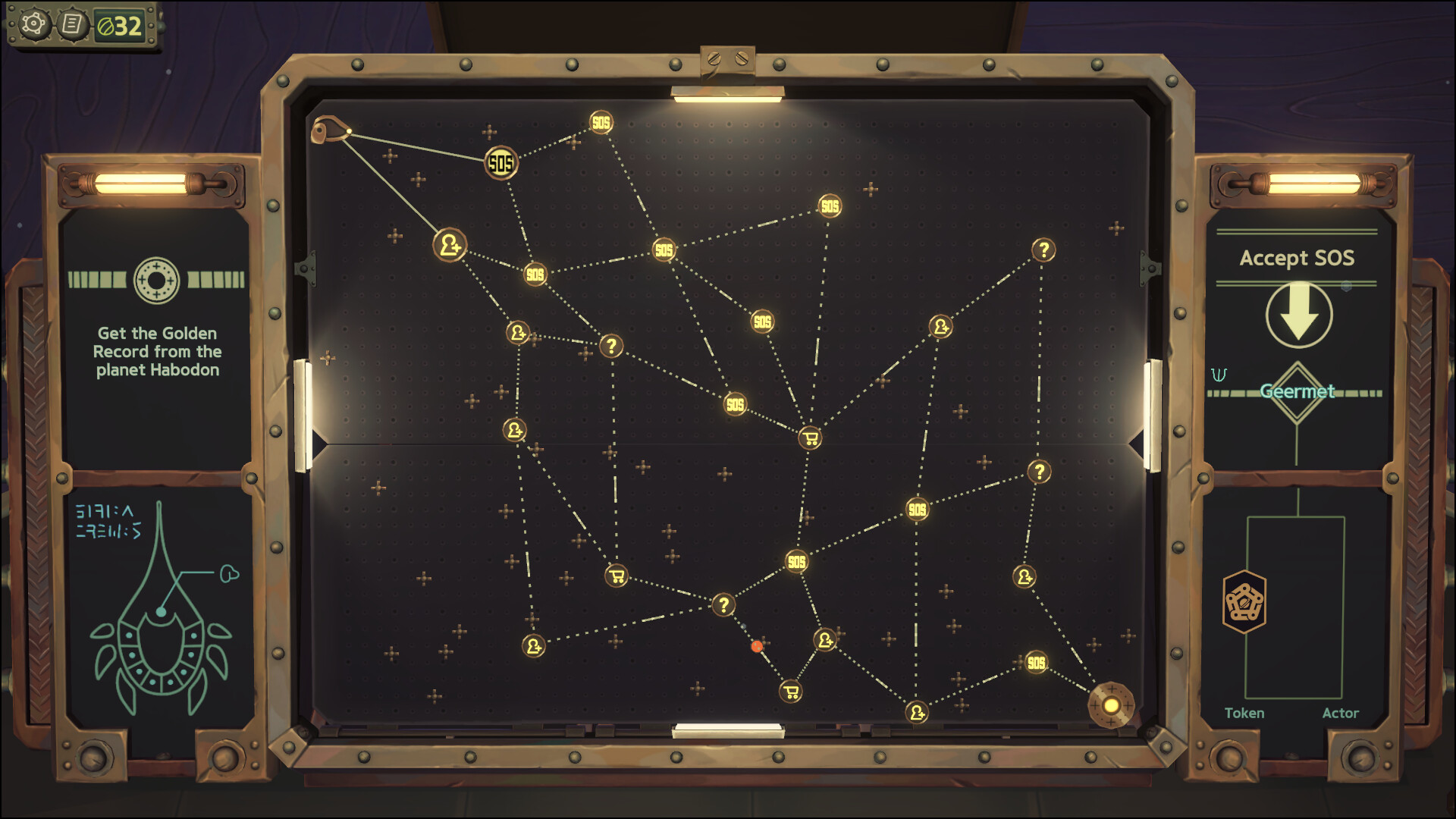1456x819 pixels.
Task: Click the SOS node near the bottom-right corner
Action: [1035, 664]
